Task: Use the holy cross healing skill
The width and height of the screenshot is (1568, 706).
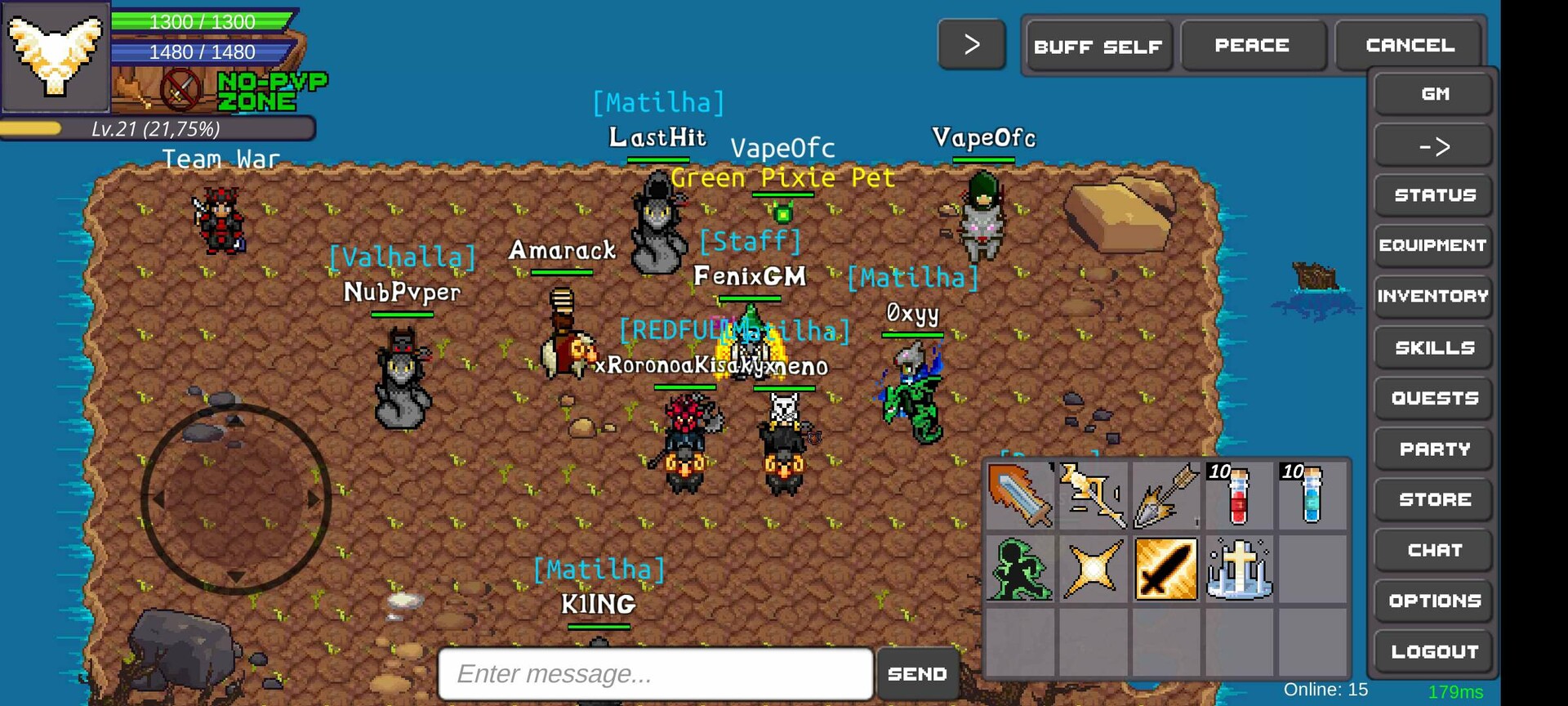Action: (x=1237, y=569)
